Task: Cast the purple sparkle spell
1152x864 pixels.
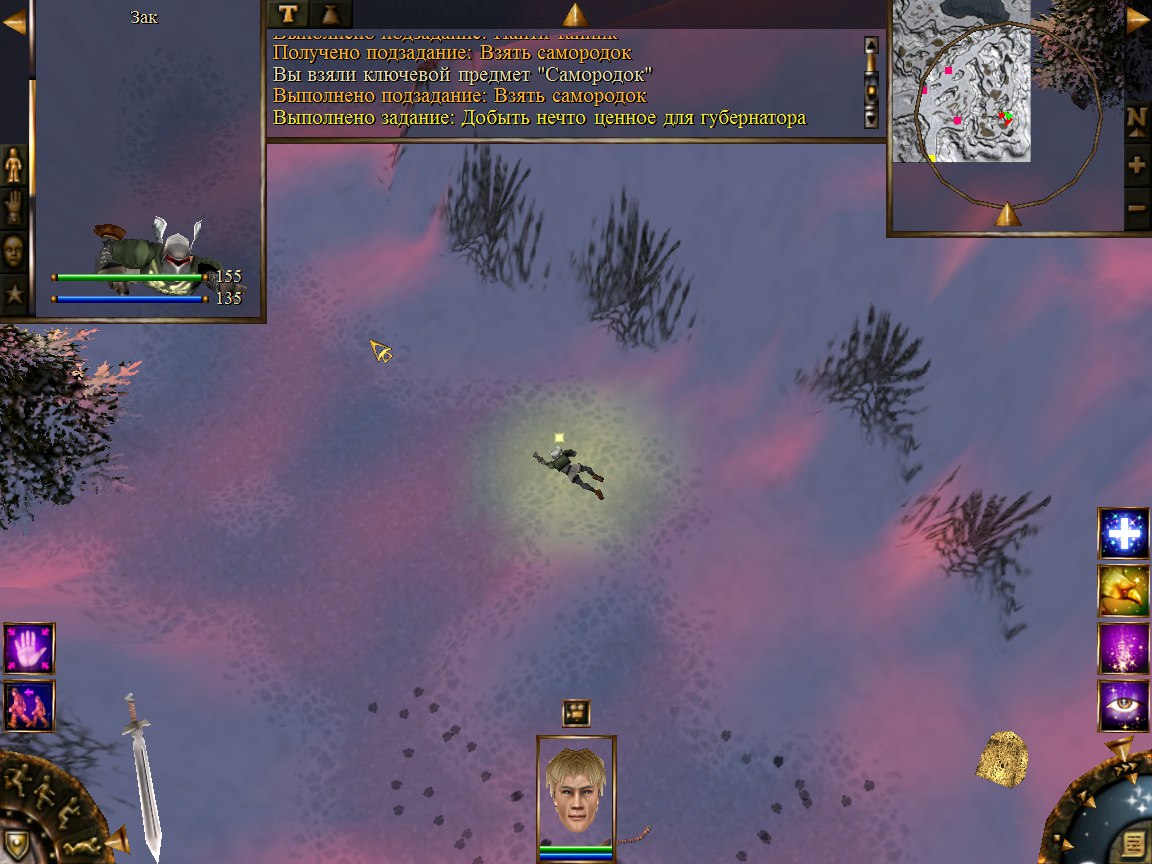Action: 1123,648
